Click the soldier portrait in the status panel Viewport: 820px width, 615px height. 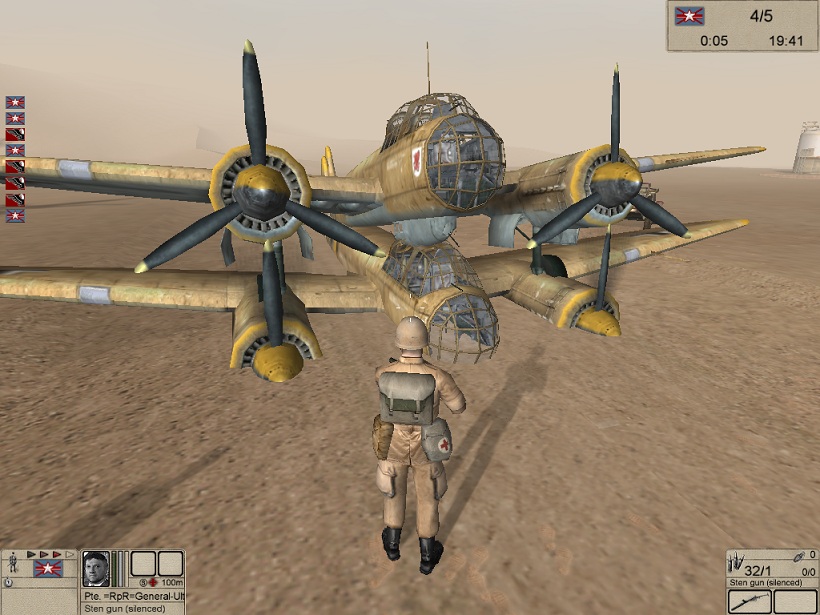(96, 568)
